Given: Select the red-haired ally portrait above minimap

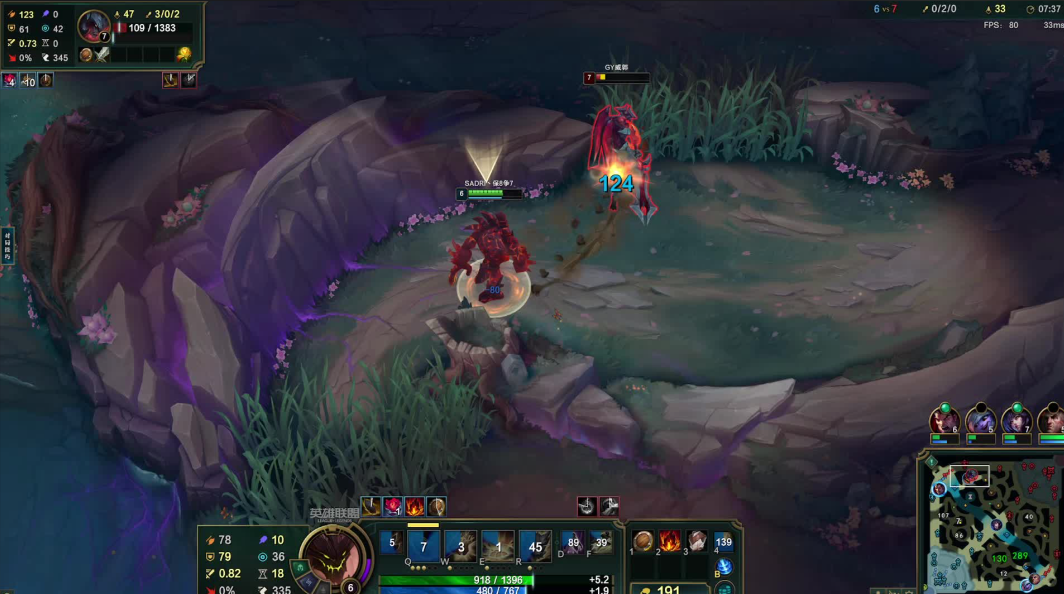Looking at the screenshot, I should (x=944, y=420).
